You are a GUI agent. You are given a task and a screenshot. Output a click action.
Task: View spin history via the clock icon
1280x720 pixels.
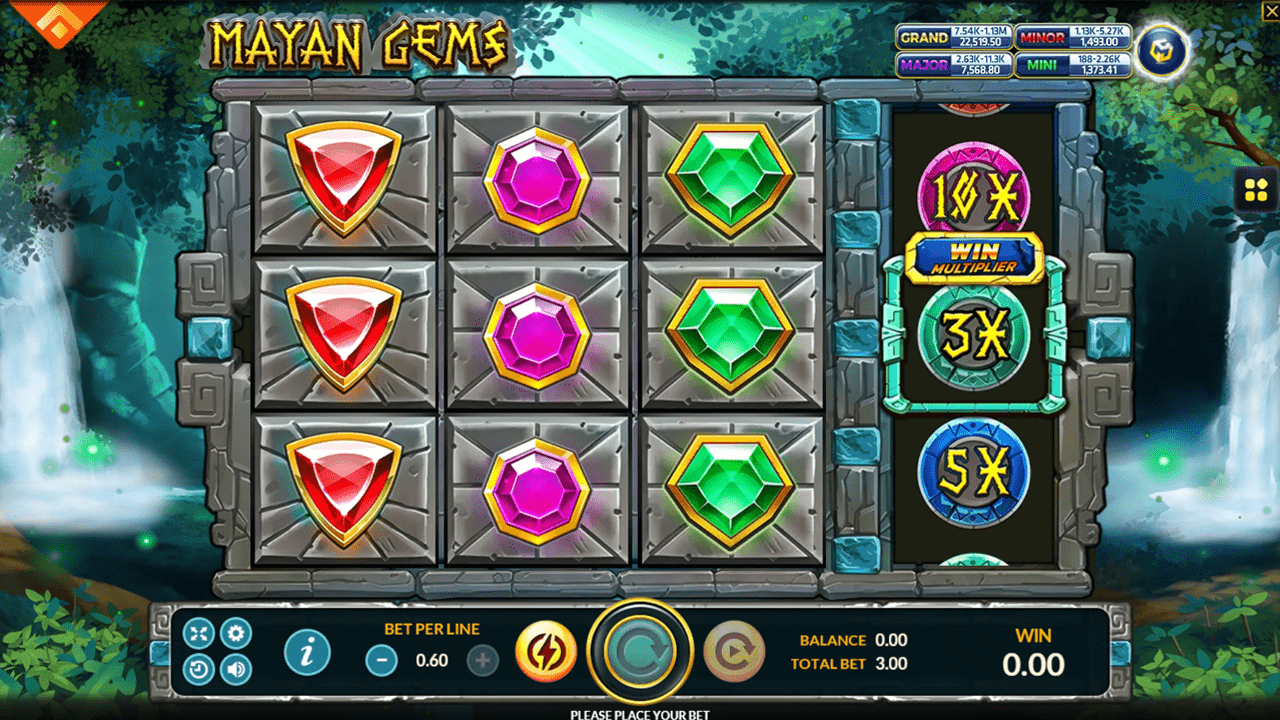[x=200, y=668]
